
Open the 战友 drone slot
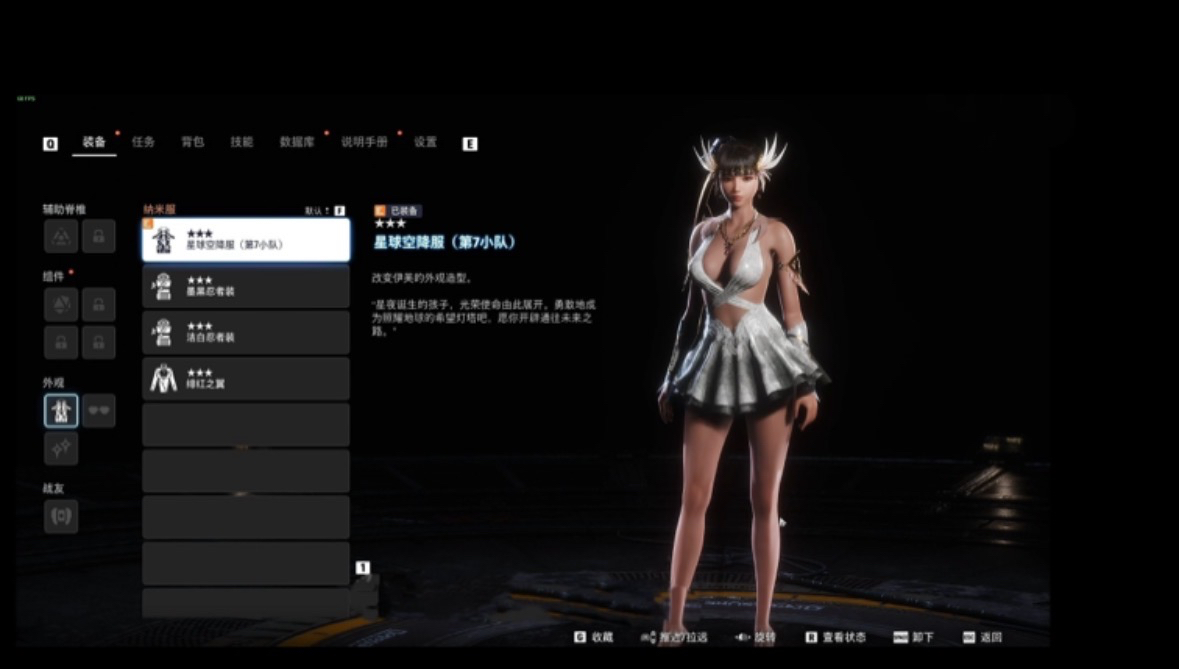click(61, 516)
